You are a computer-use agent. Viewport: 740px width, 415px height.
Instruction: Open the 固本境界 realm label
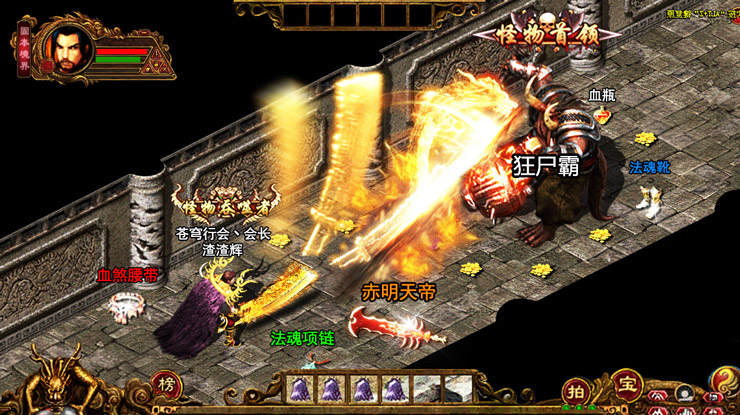[x=25, y=47]
